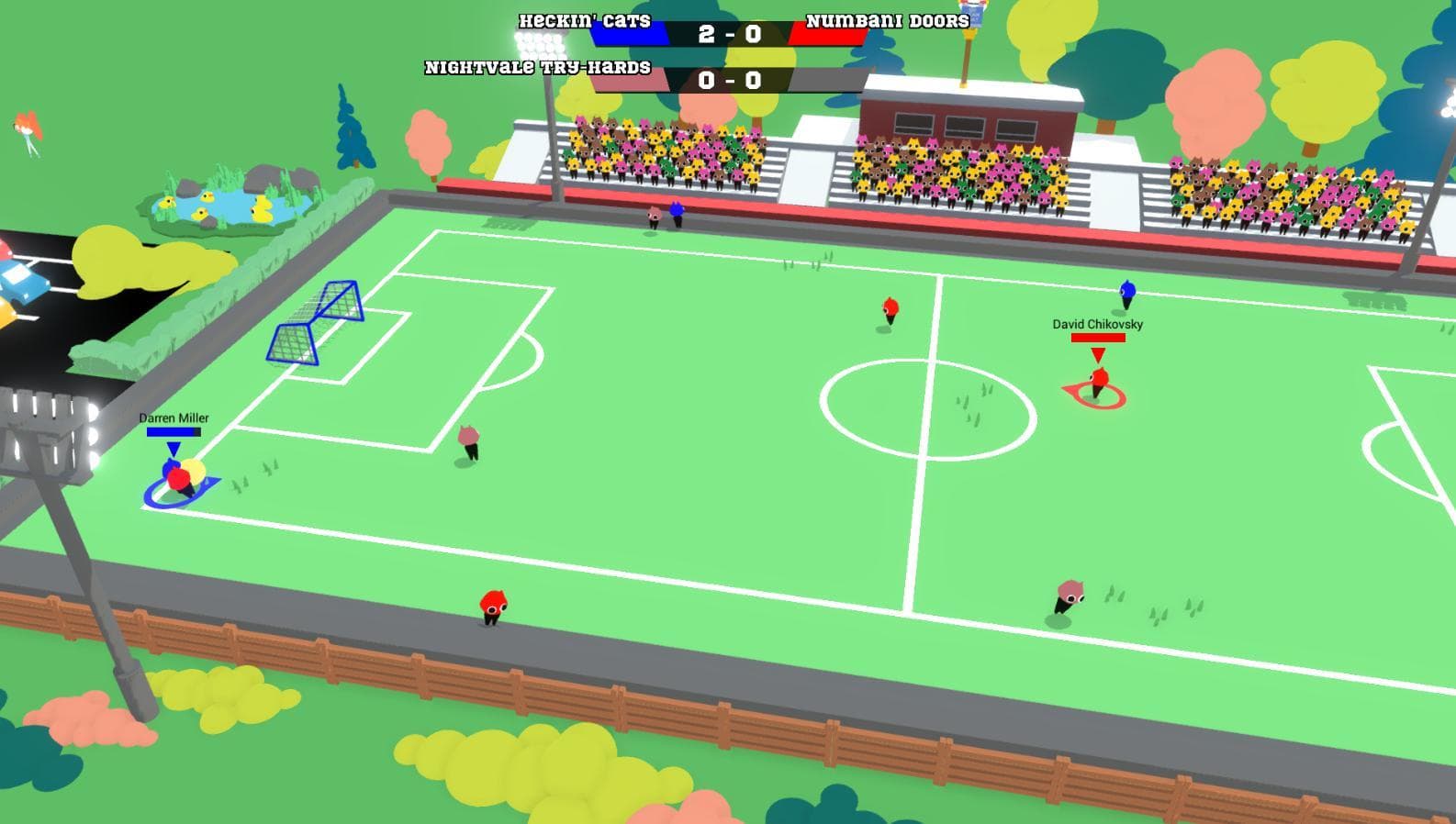Click the blue player at the top sideline
Screen dimensions: 1456x824
click(x=679, y=214)
